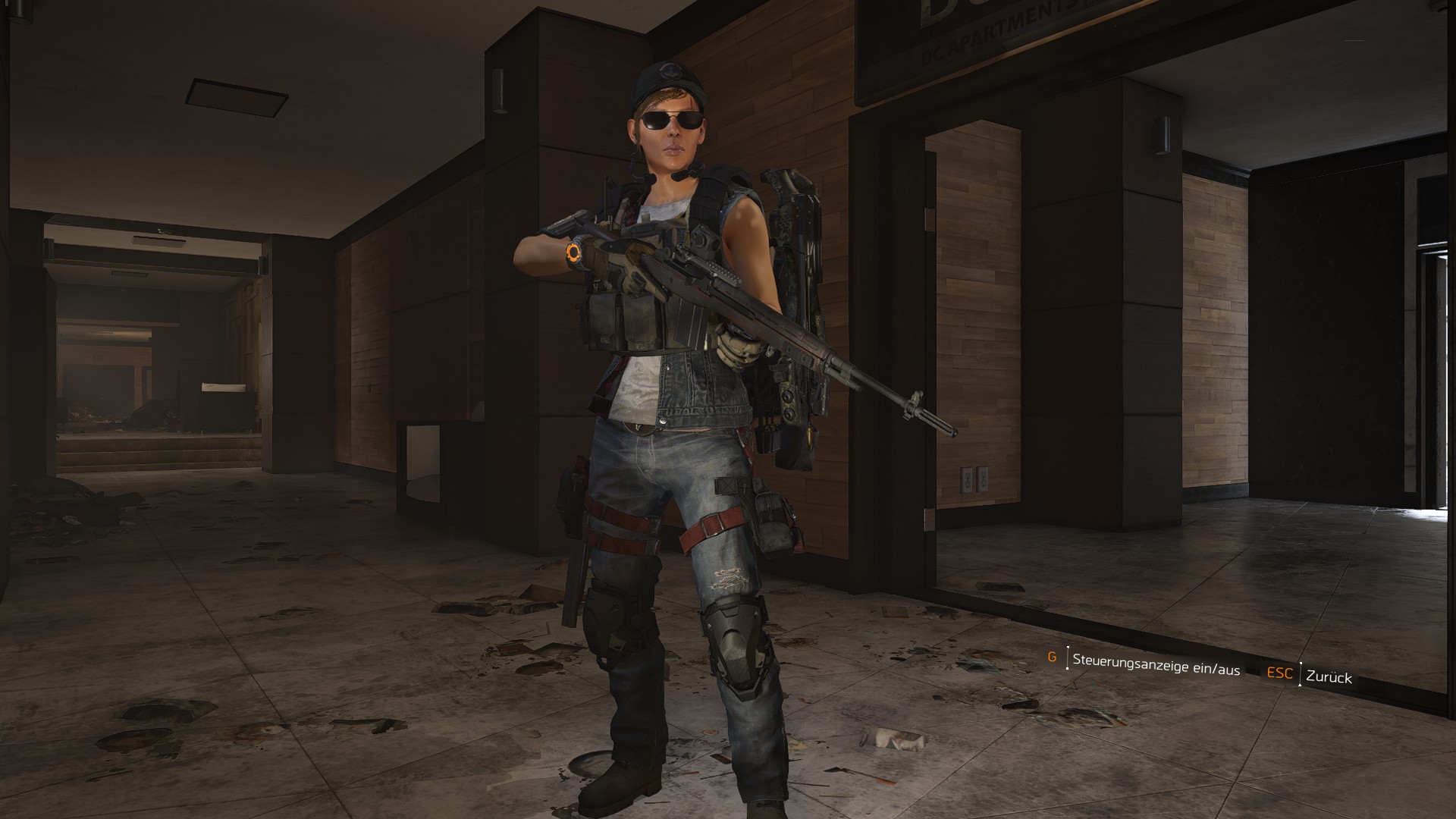1456x819 pixels.
Task: Click the agent's orange SHD watch
Action: tap(574, 253)
